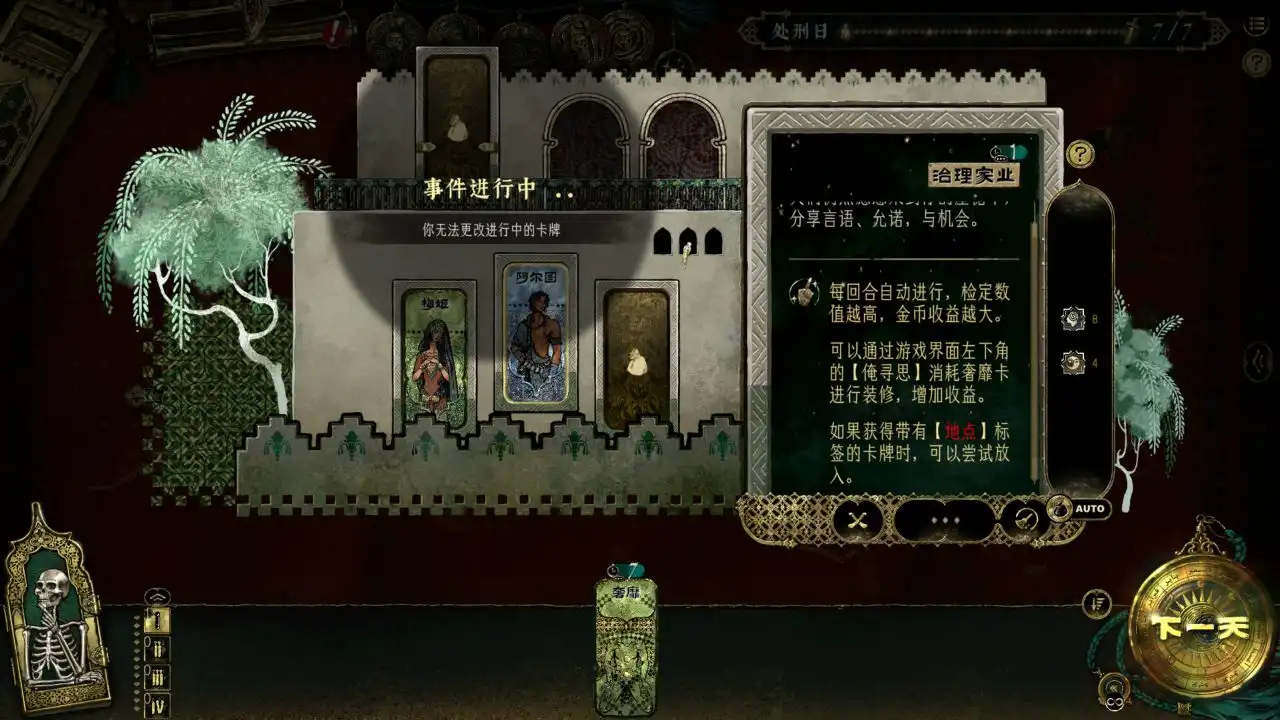This screenshot has height=720, width=1280.
Task: Open the ... options button in the verb panel
Action: (x=945, y=521)
